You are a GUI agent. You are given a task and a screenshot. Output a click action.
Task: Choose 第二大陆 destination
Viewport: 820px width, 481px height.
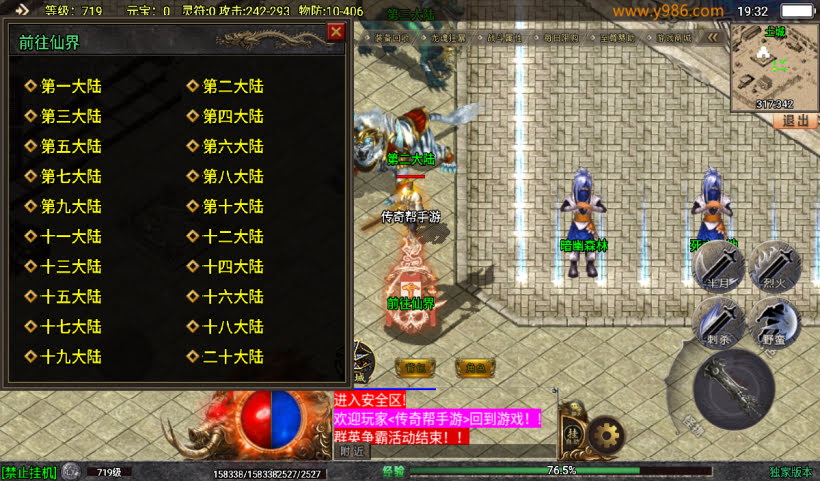(233, 87)
